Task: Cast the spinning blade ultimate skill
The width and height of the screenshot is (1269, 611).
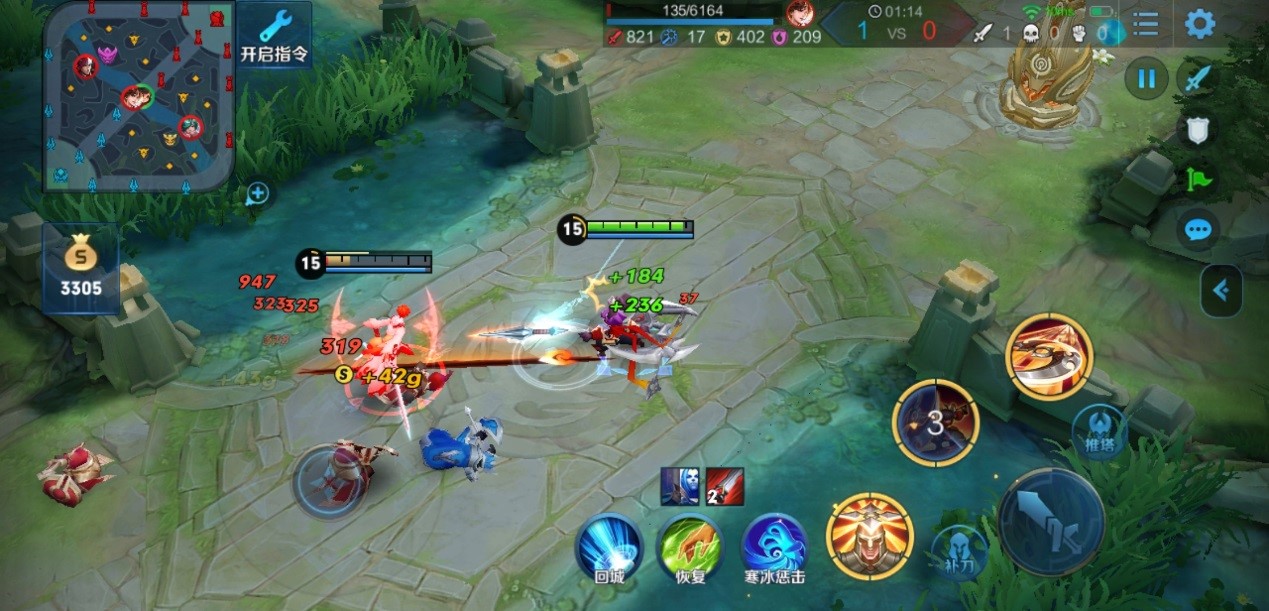Action: click(x=1049, y=357)
